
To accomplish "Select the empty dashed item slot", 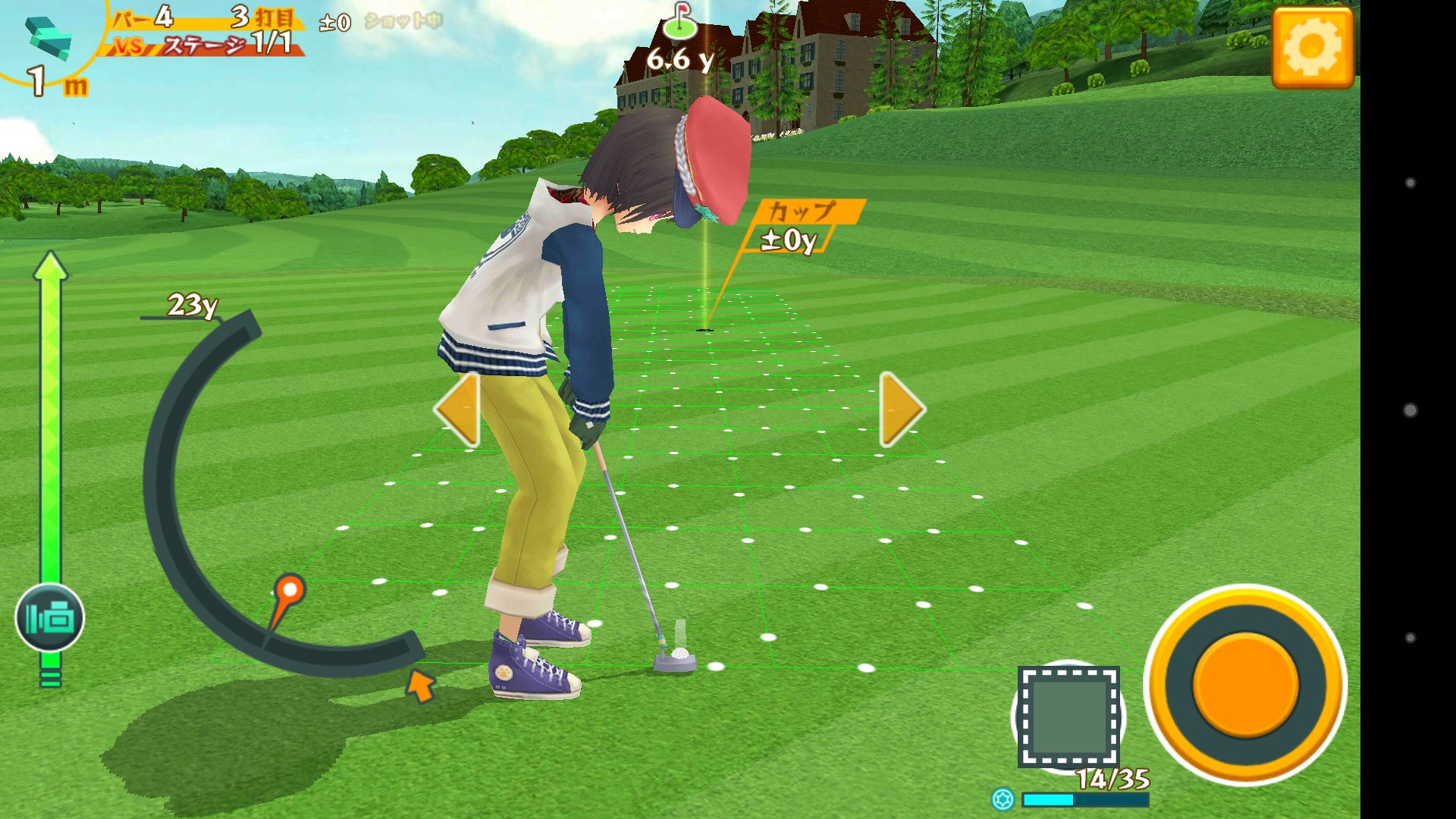I will (1068, 717).
